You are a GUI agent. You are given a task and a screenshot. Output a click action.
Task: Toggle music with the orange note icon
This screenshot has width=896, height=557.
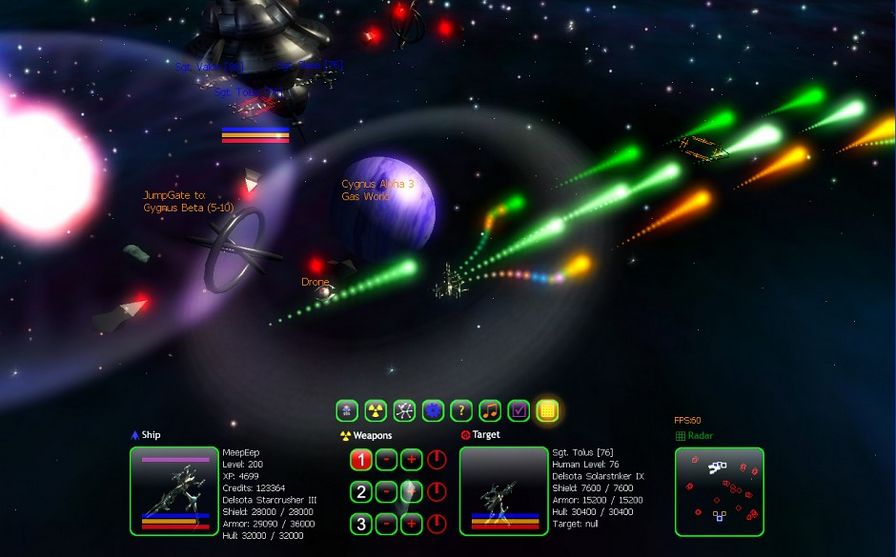click(x=490, y=410)
